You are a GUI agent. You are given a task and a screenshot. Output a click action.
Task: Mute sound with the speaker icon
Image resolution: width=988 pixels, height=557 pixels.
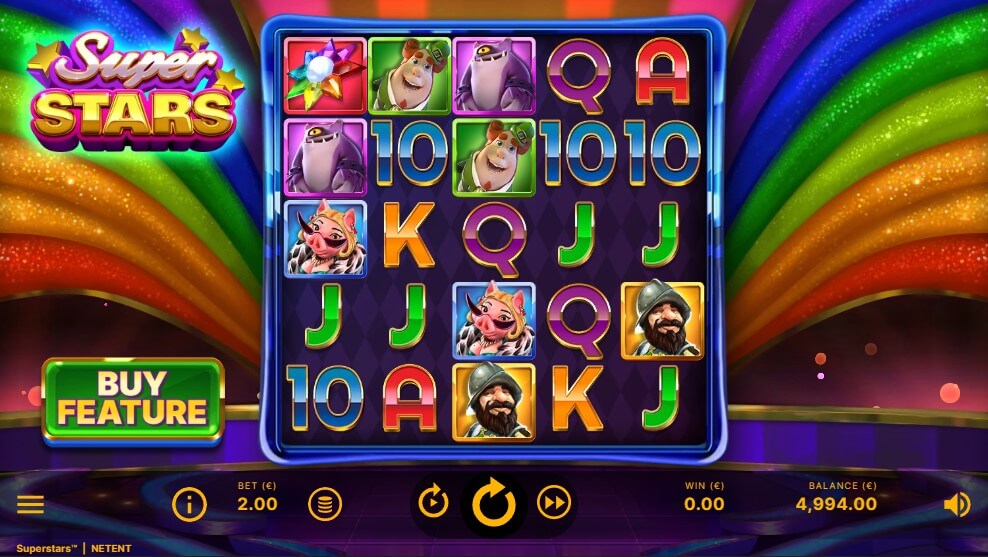click(956, 505)
